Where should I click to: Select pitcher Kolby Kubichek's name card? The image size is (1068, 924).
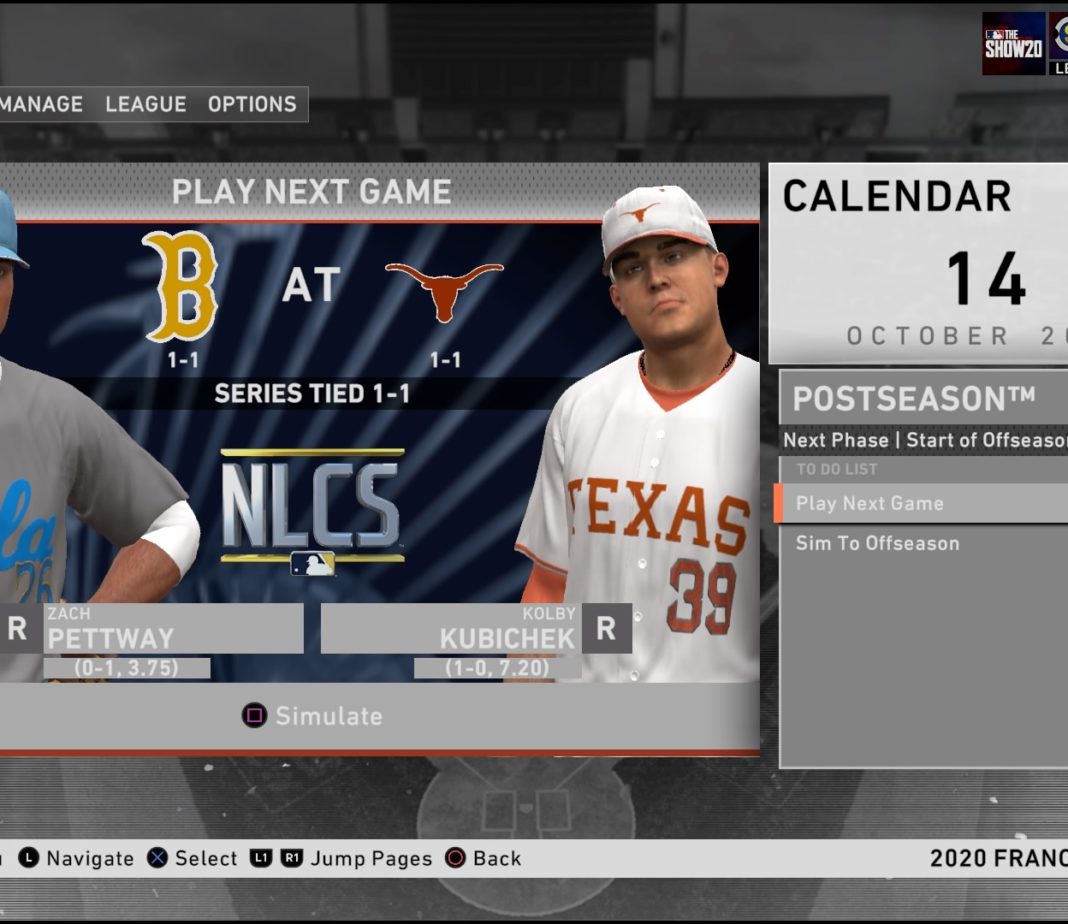(450, 629)
